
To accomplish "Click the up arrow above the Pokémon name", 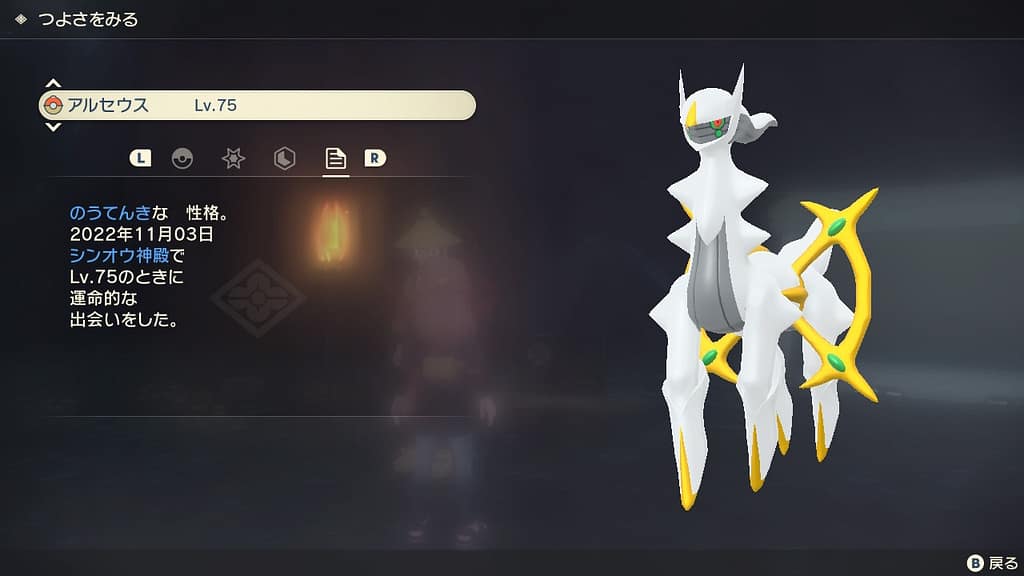I will pos(54,84).
